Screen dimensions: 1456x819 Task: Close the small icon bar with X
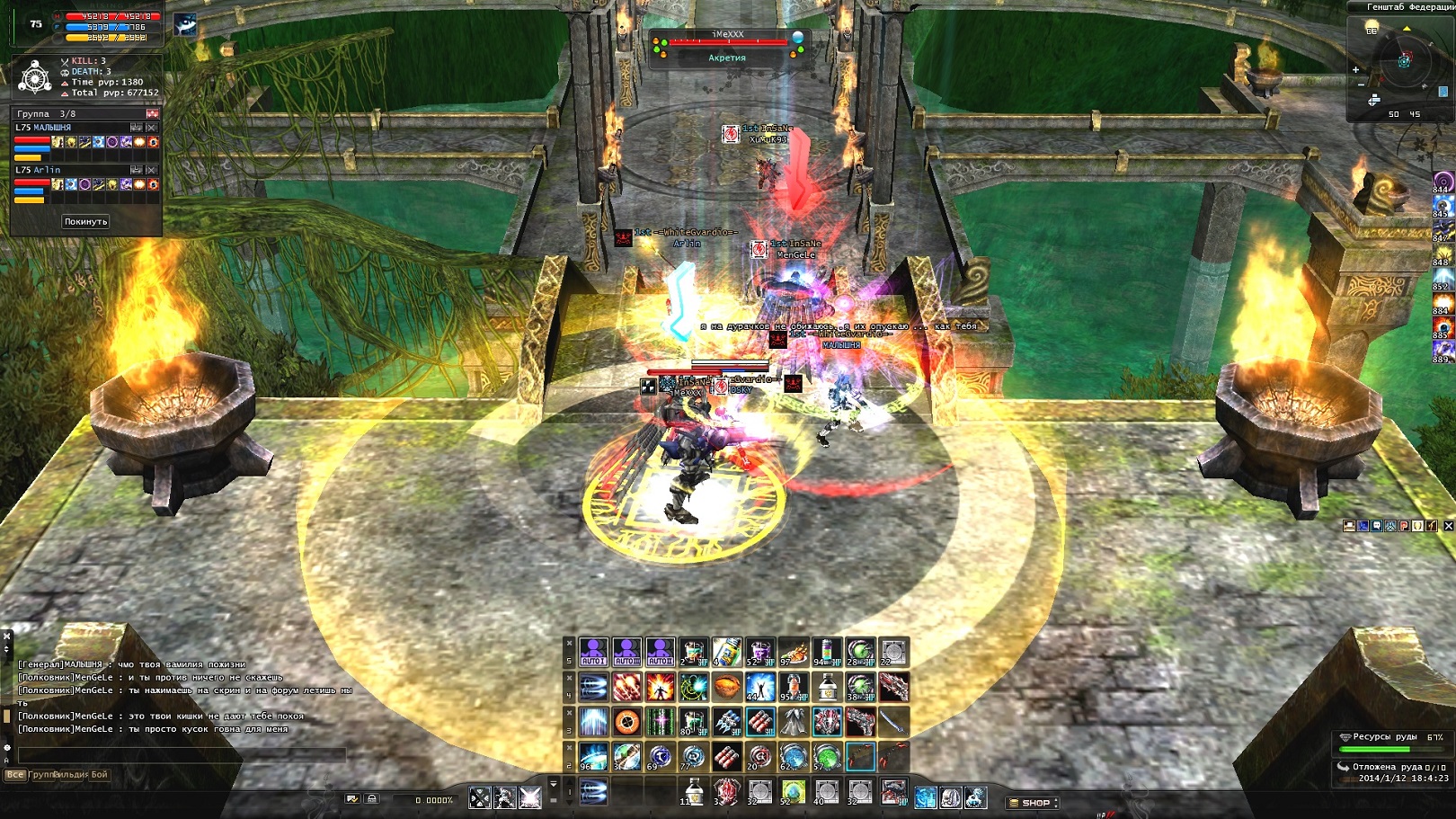coord(1448,526)
